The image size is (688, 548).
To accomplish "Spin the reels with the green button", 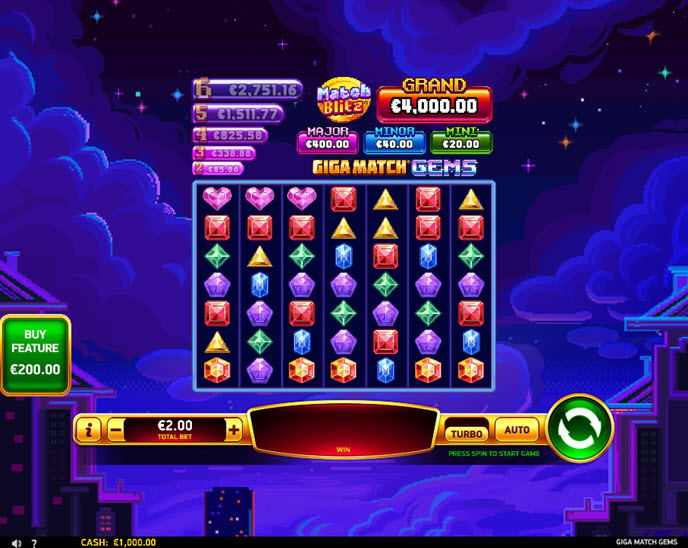I will [580, 430].
